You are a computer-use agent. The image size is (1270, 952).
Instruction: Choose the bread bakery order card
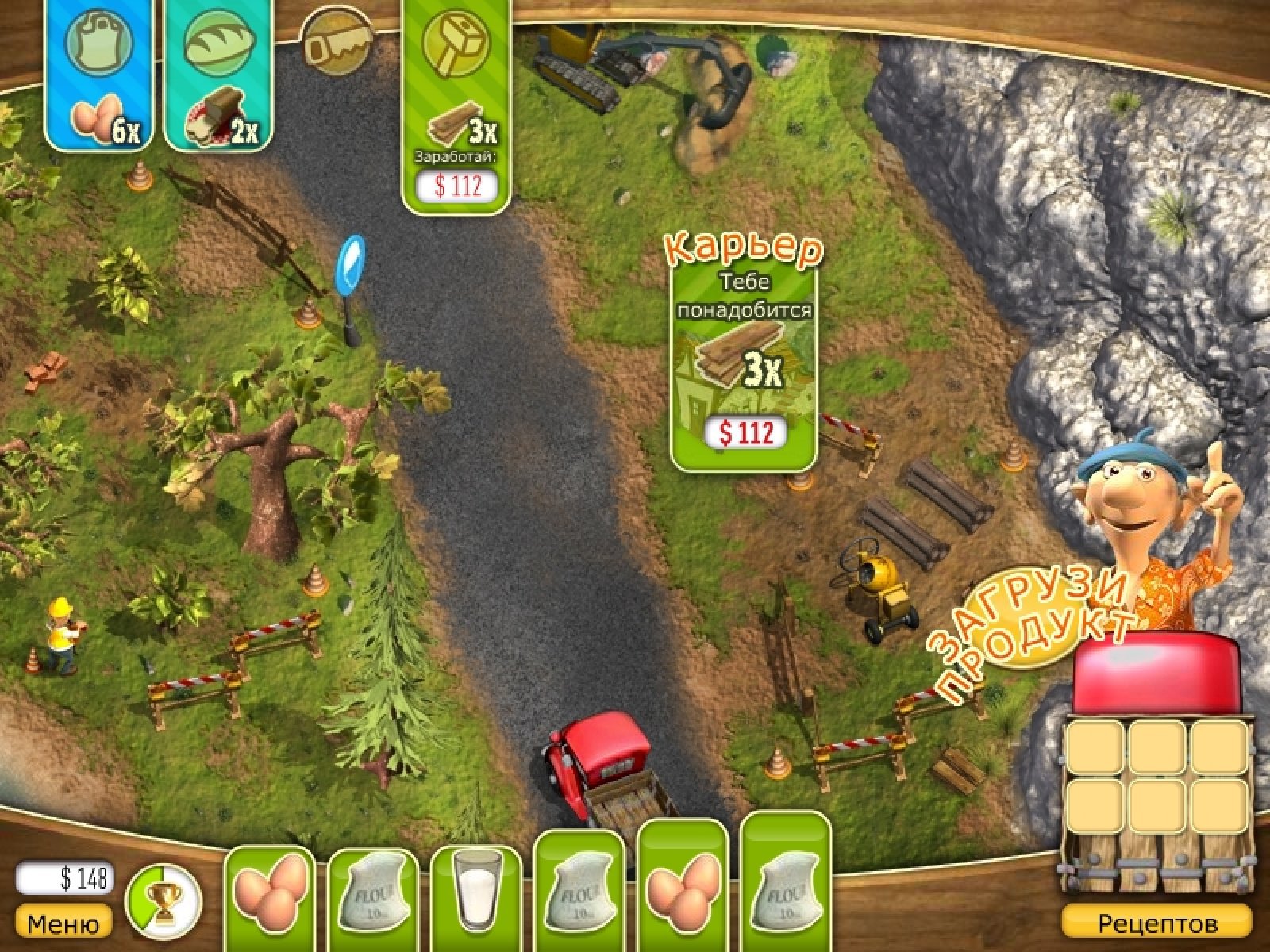[x=219, y=75]
